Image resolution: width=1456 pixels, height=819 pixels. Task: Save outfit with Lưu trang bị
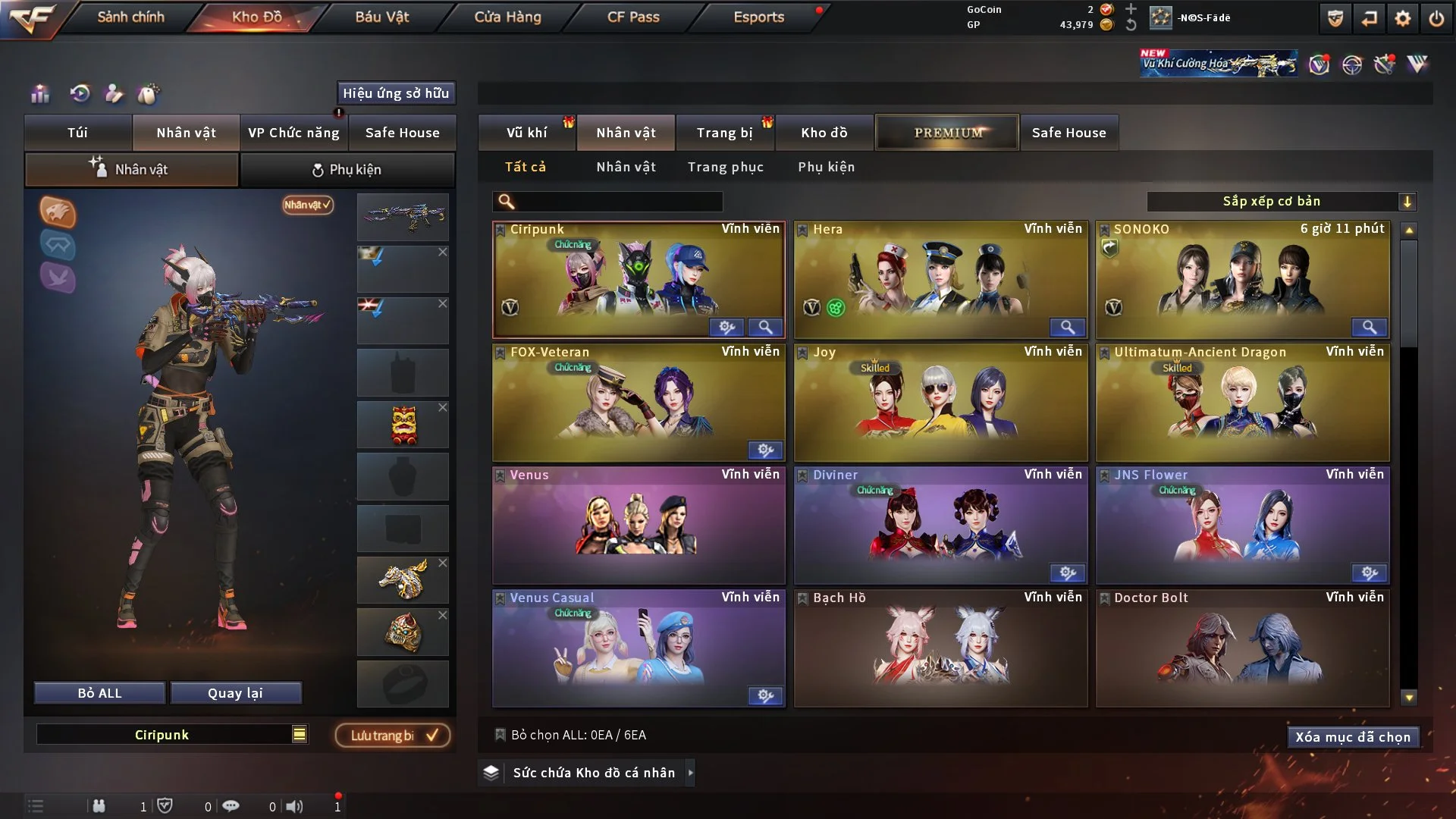[x=393, y=735]
